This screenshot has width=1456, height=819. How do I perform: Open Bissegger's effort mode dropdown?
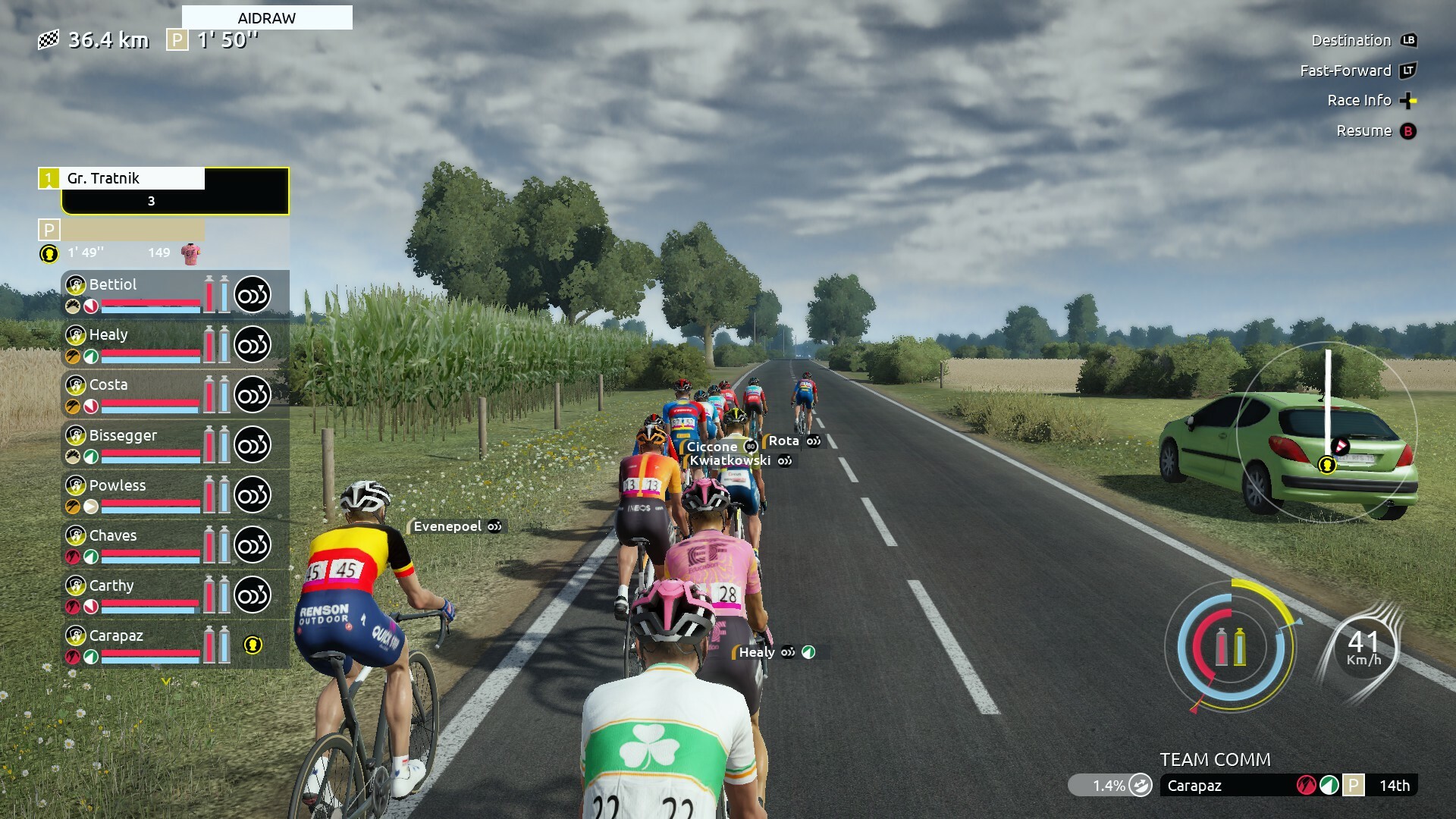point(253,444)
